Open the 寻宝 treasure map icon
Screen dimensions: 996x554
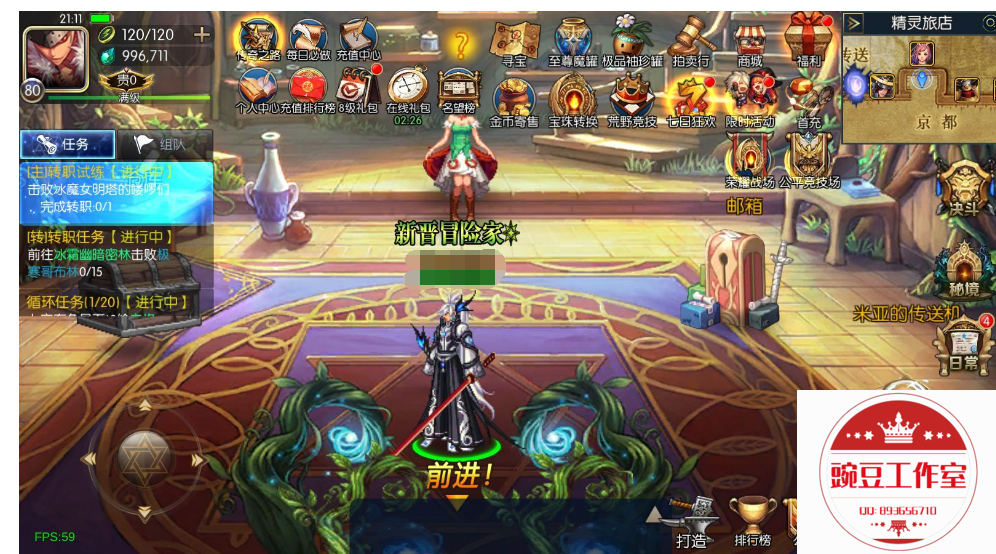515,41
